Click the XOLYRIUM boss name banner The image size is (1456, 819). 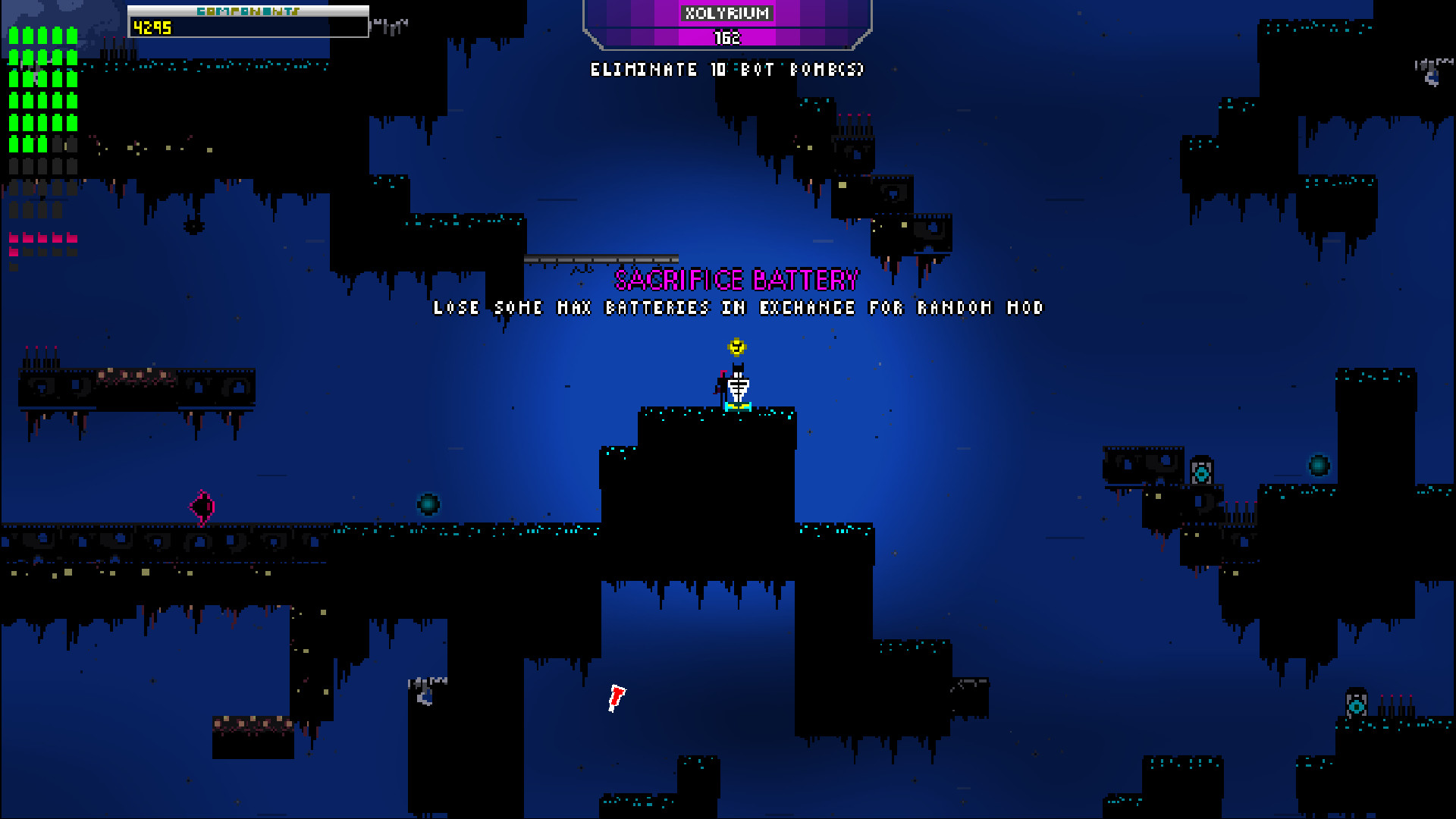pyautogui.click(x=730, y=13)
